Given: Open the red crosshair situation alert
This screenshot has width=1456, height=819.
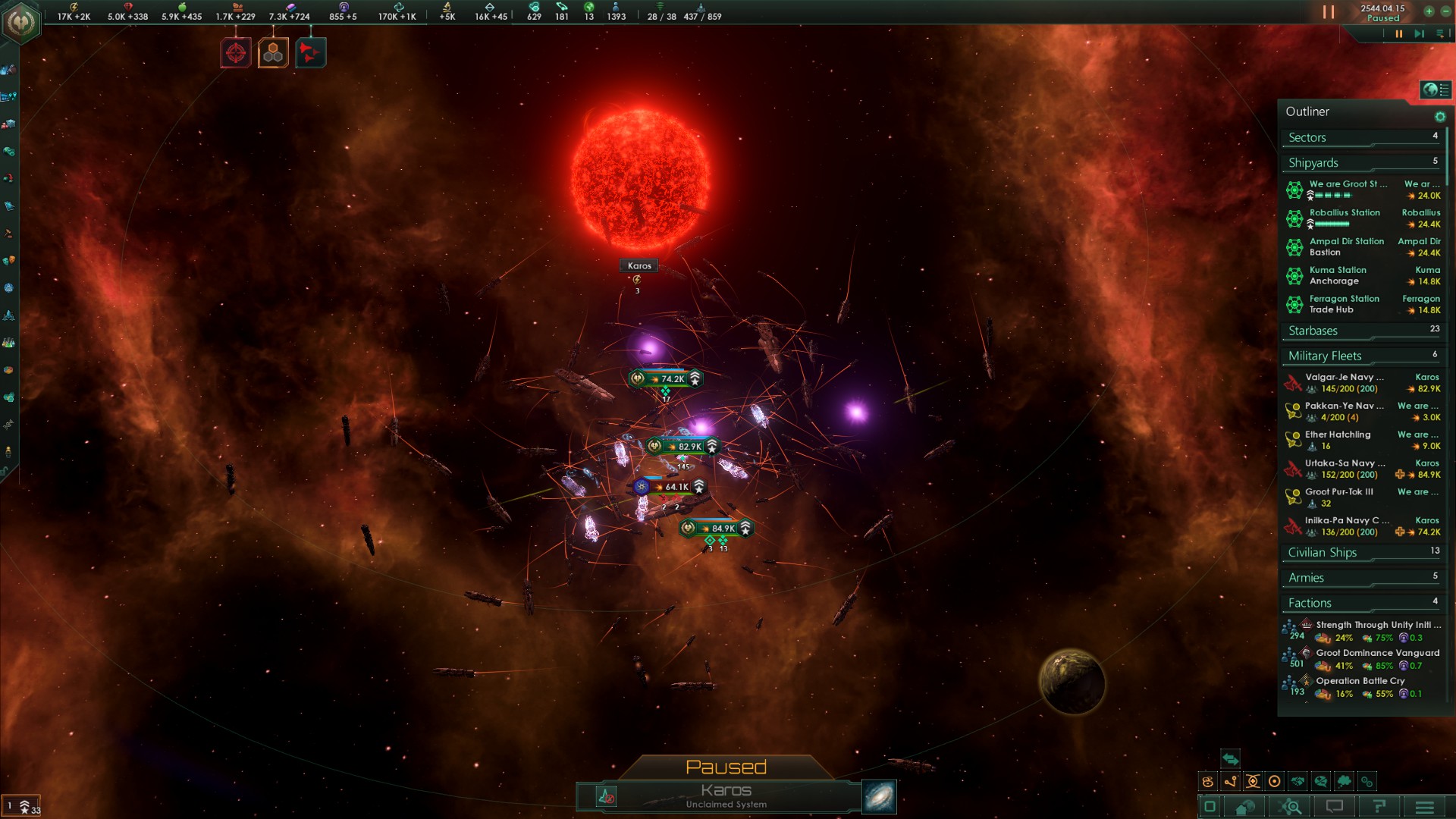Looking at the screenshot, I should click(236, 53).
